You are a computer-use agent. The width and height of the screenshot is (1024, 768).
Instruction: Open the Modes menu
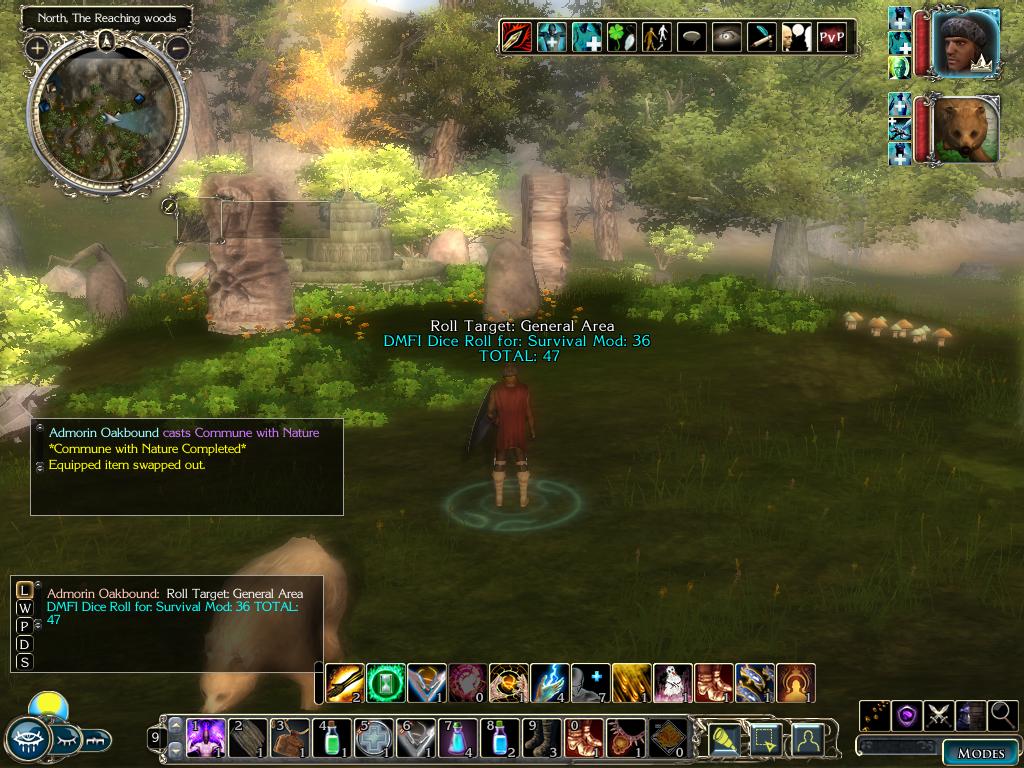pos(980,753)
